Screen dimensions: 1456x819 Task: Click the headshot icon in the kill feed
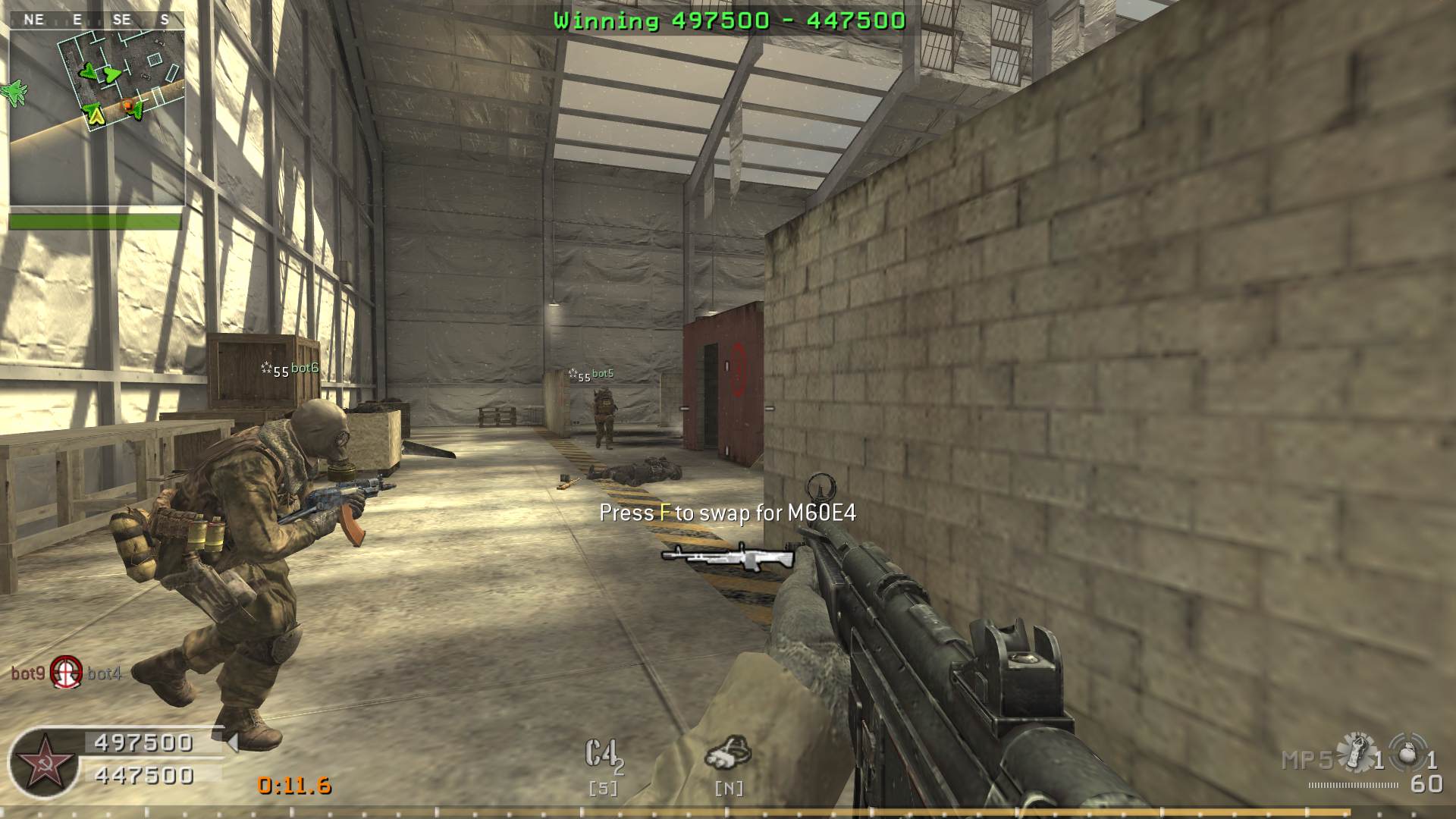pos(66,672)
